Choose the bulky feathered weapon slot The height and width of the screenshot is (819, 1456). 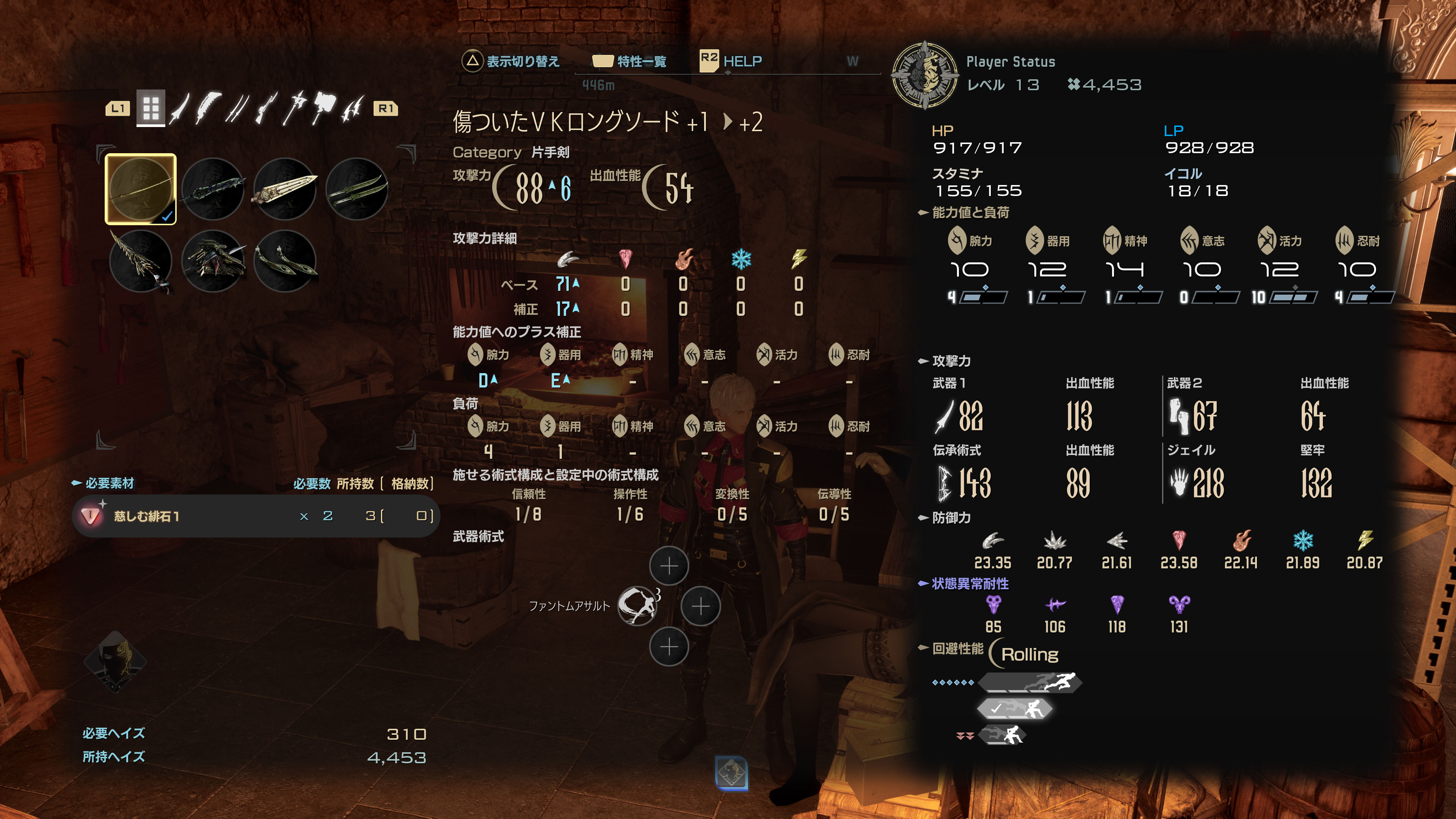(x=213, y=261)
